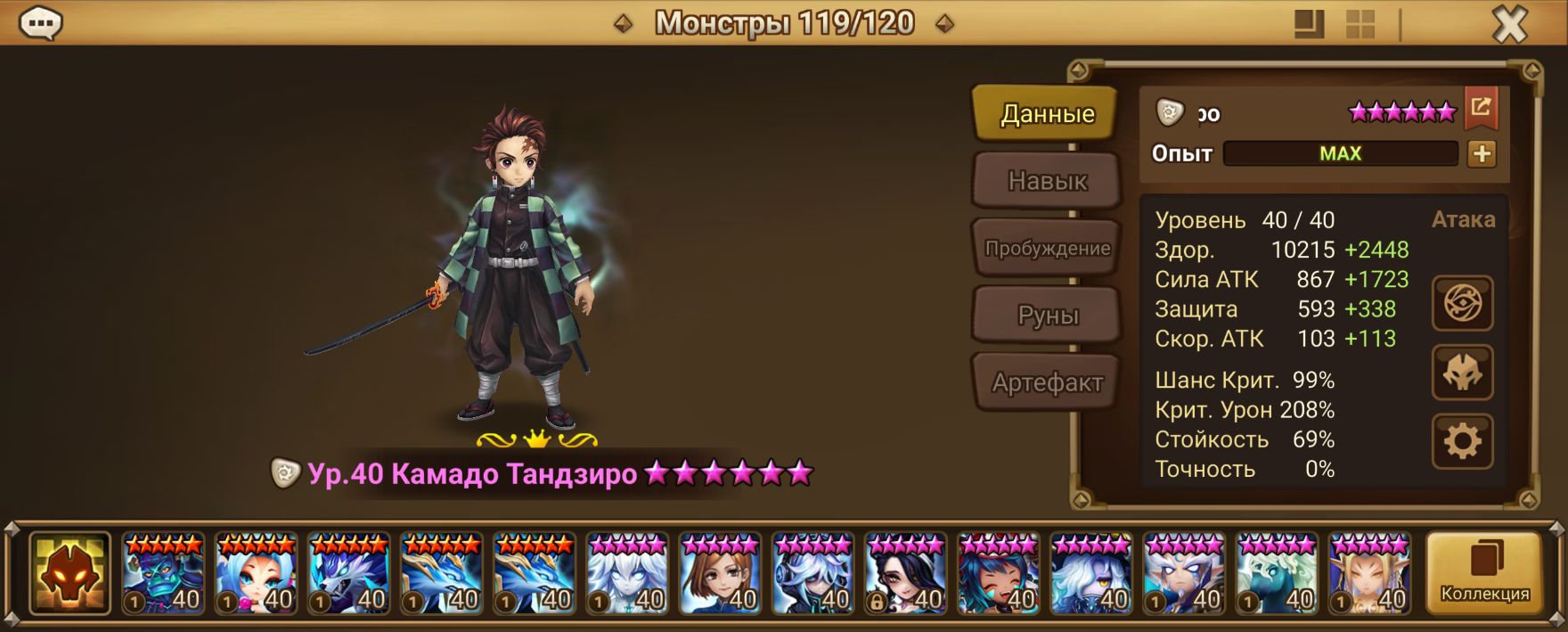Click the red share bookmark icon
The height and width of the screenshot is (632, 1568).
click(x=1481, y=108)
